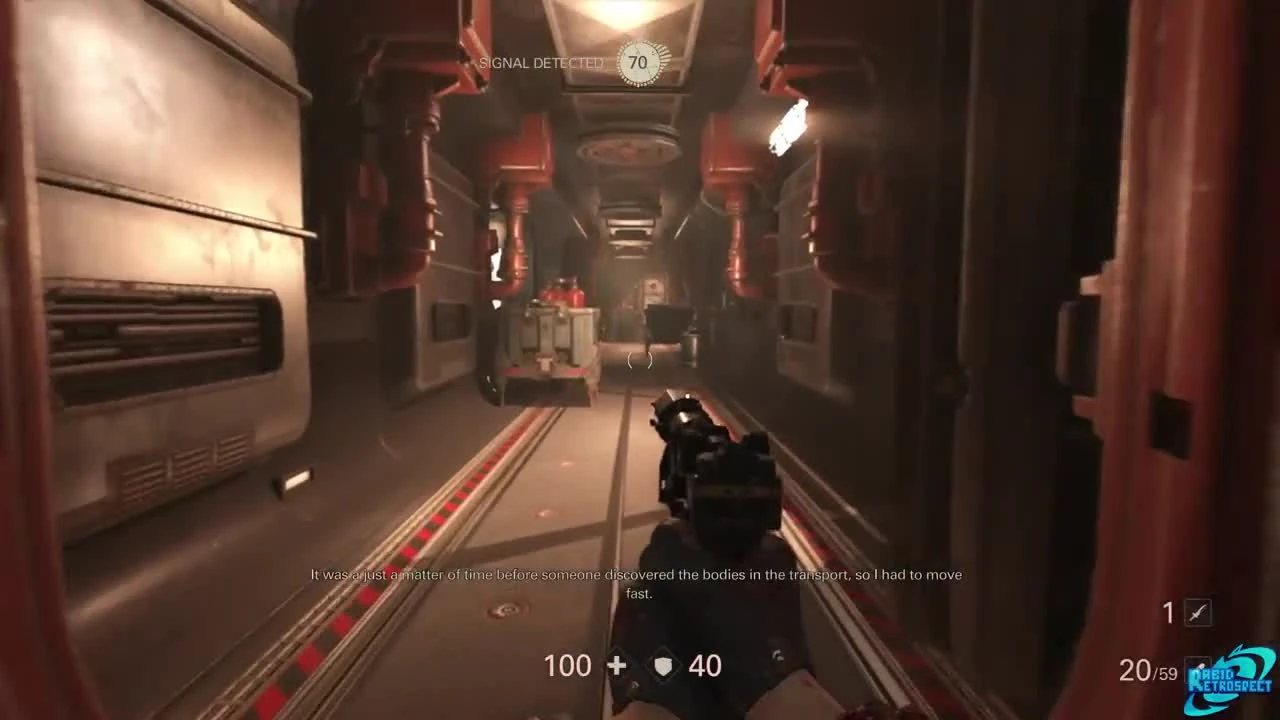Click the crosshair at screen center
This screenshot has width=1280, height=720.
[640, 360]
